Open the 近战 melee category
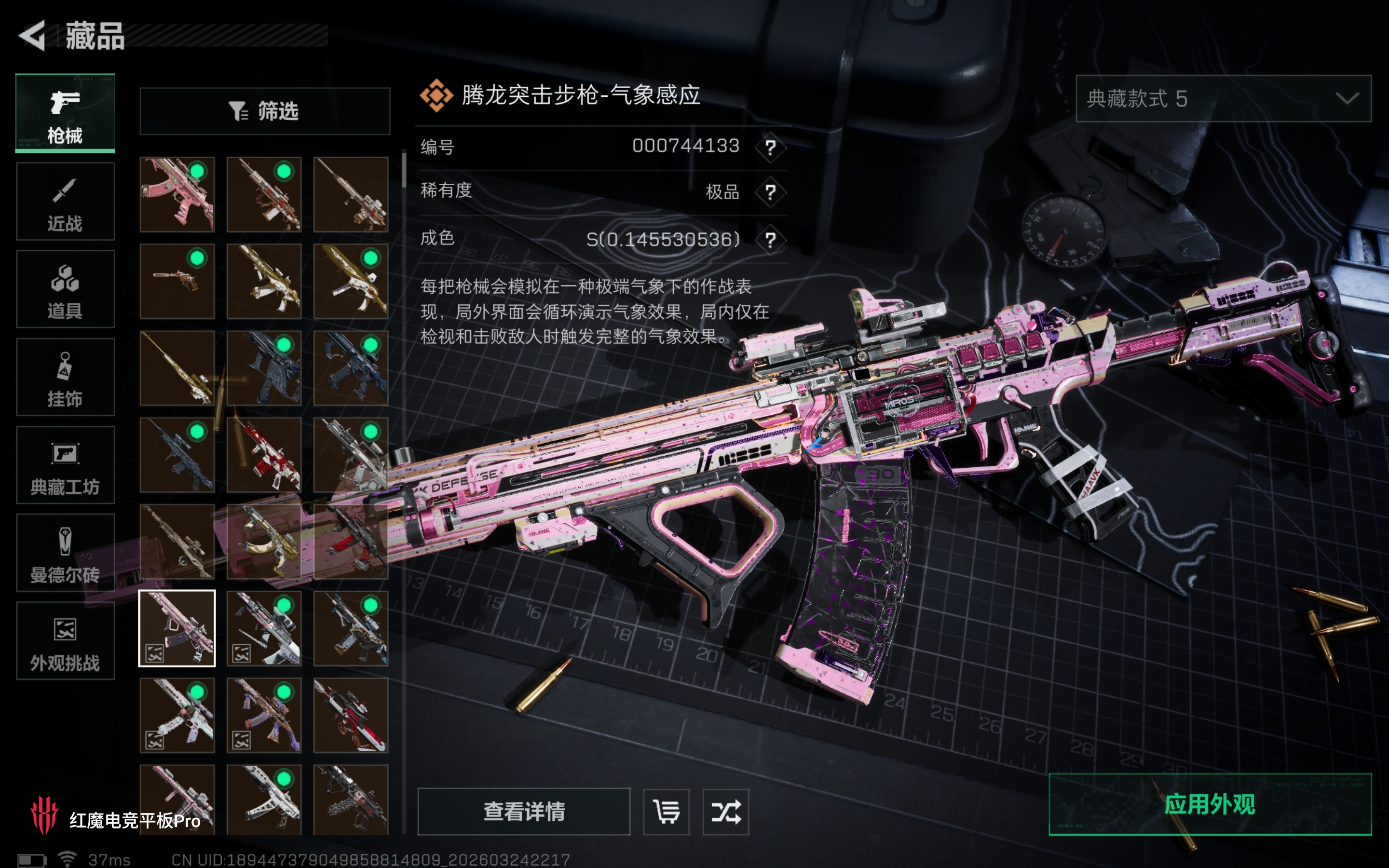Image resolution: width=1389 pixels, height=868 pixels. coord(65,202)
